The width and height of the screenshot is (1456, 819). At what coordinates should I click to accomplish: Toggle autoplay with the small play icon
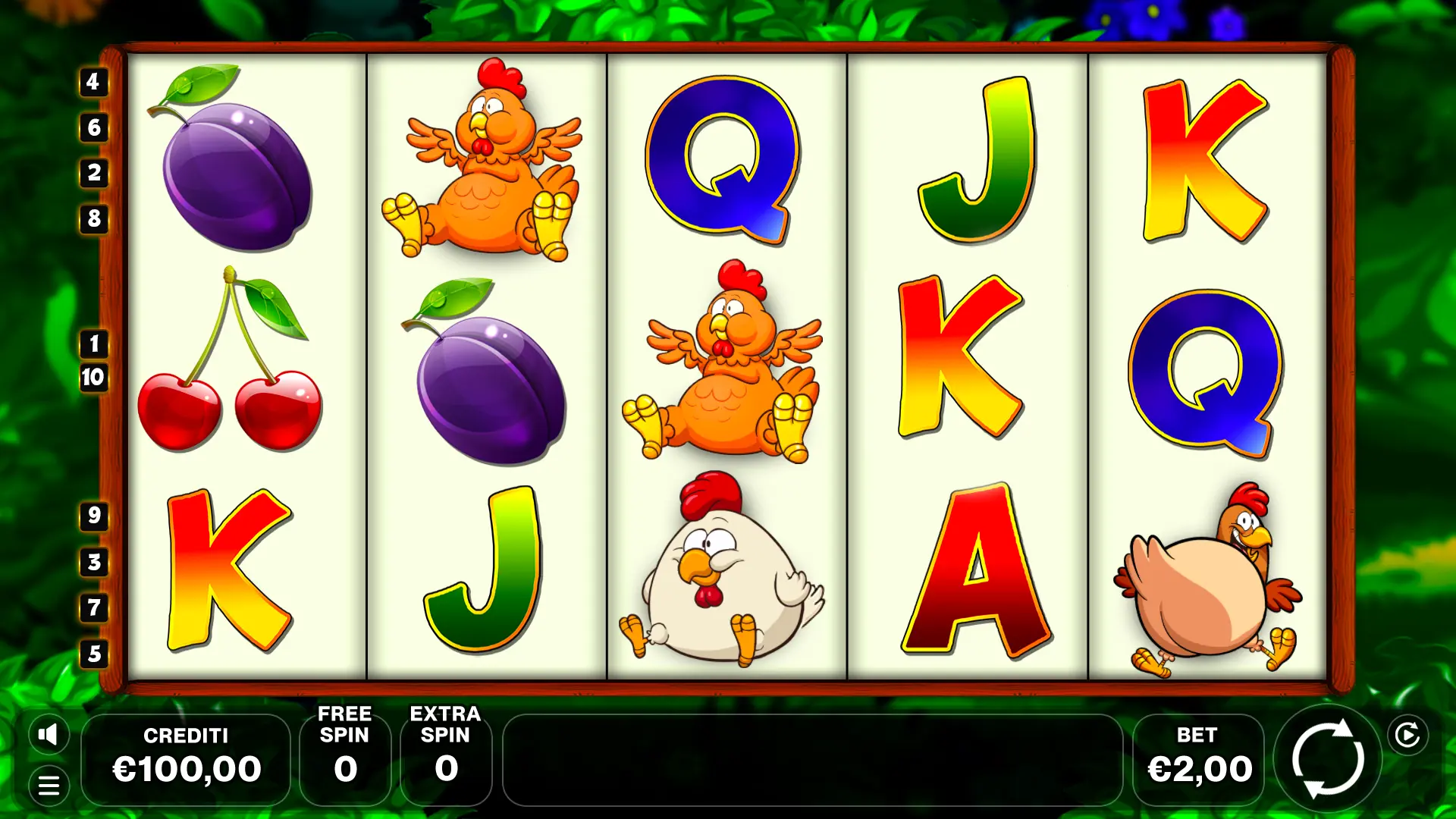(x=1407, y=735)
